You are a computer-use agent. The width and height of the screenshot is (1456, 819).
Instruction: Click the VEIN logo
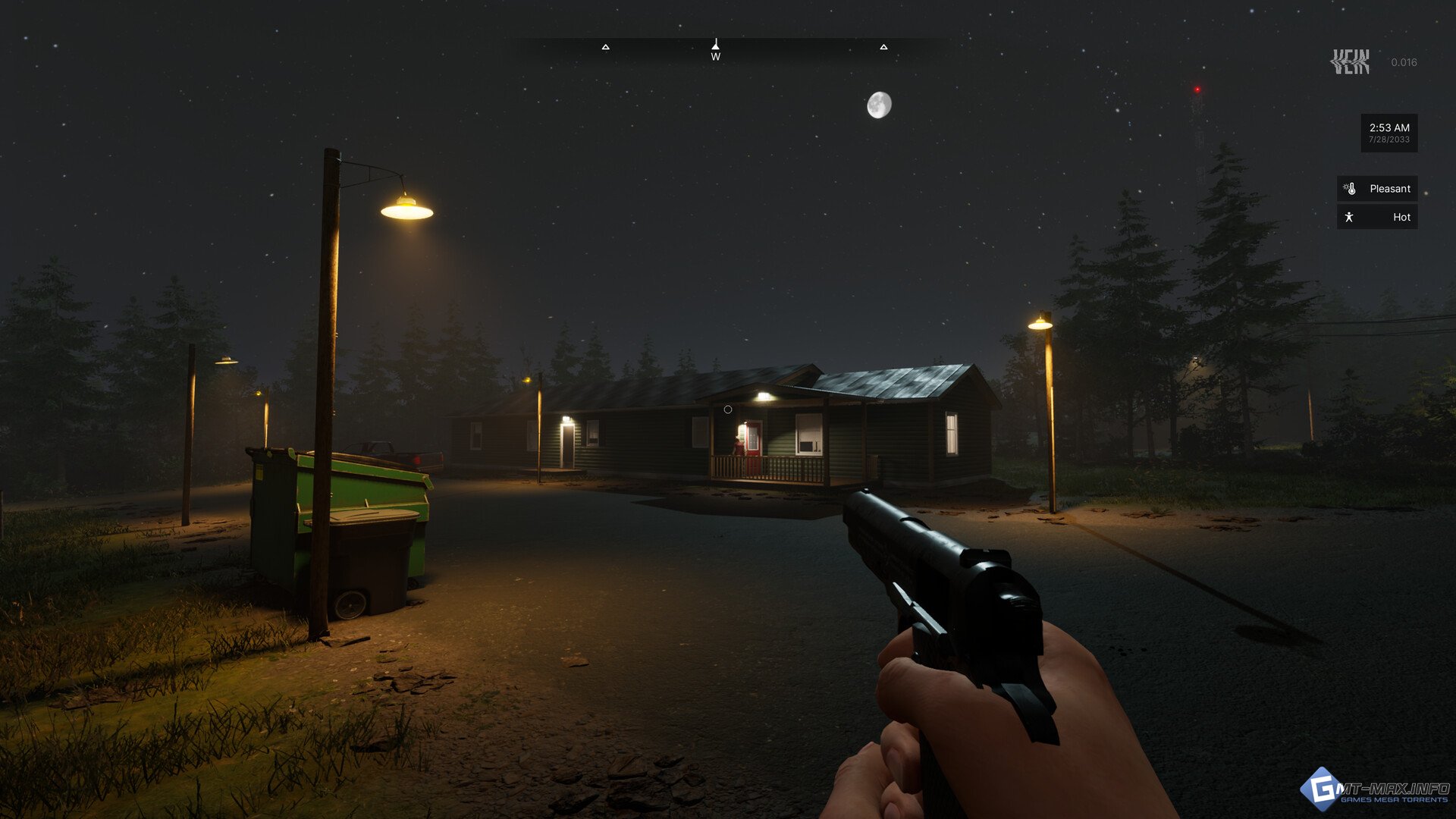coord(1351,62)
